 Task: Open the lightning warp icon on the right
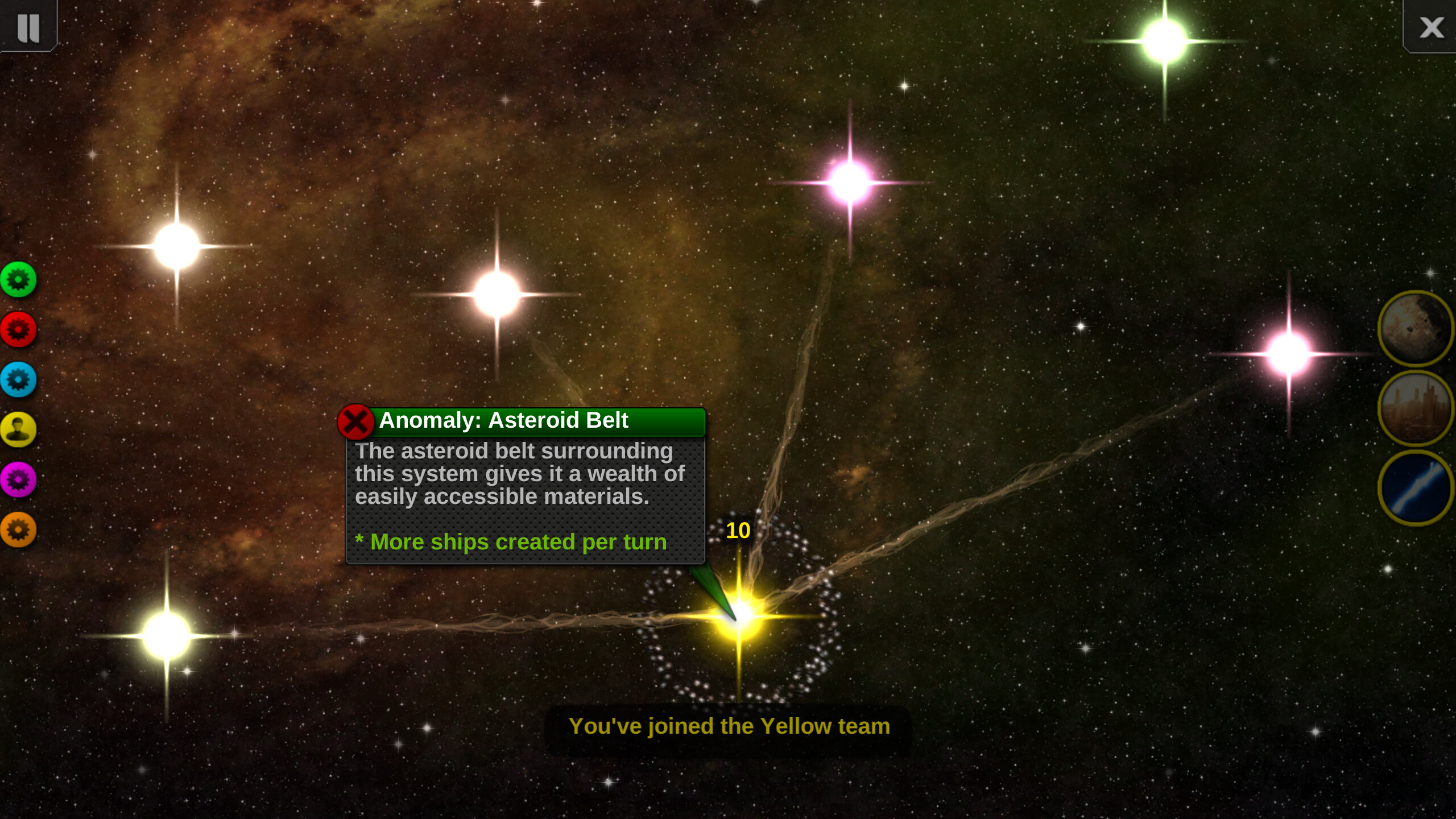1416,486
